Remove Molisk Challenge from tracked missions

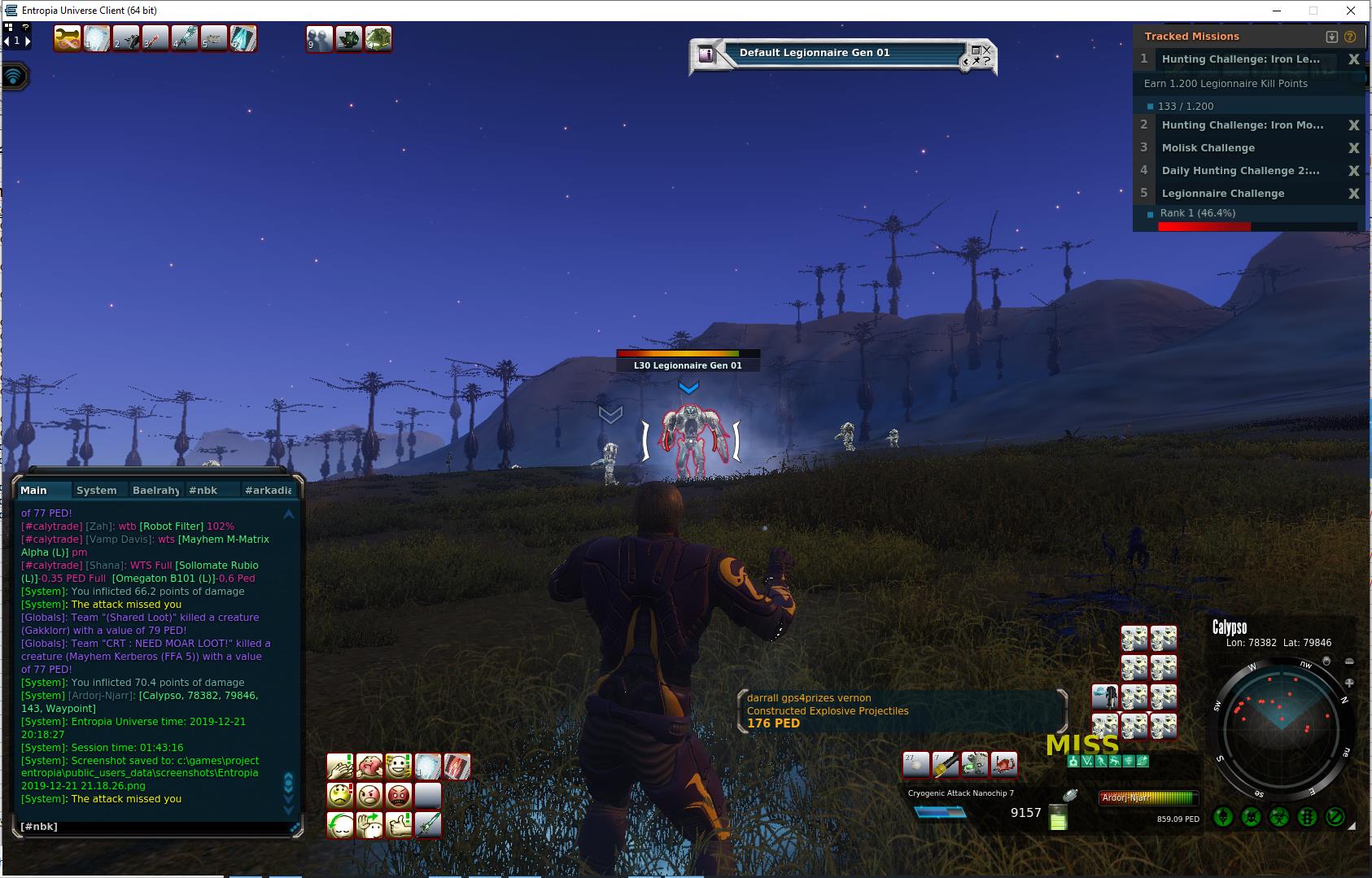point(1353,148)
